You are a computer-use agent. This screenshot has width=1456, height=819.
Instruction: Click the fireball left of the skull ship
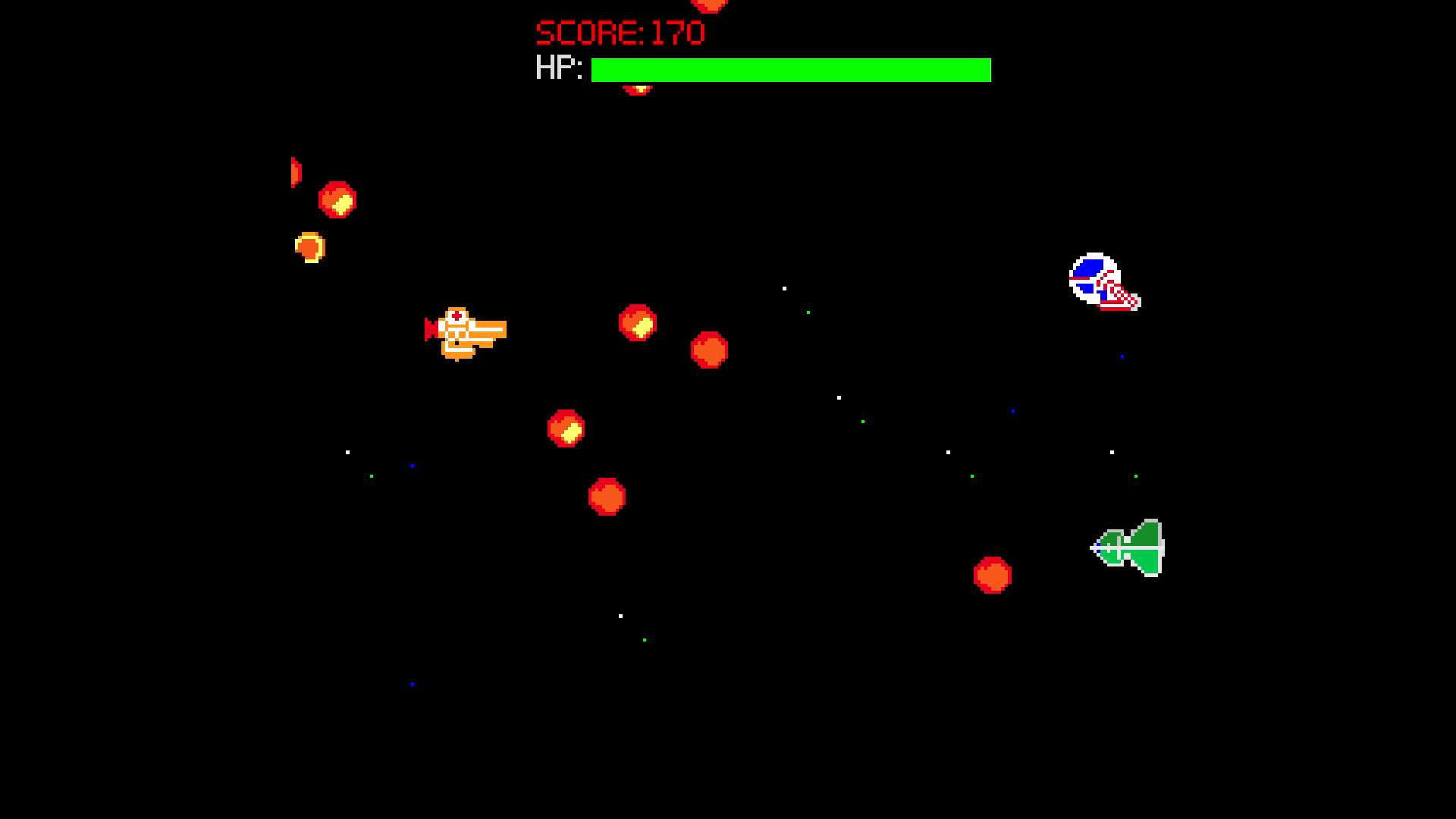click(x=709, y=350)
